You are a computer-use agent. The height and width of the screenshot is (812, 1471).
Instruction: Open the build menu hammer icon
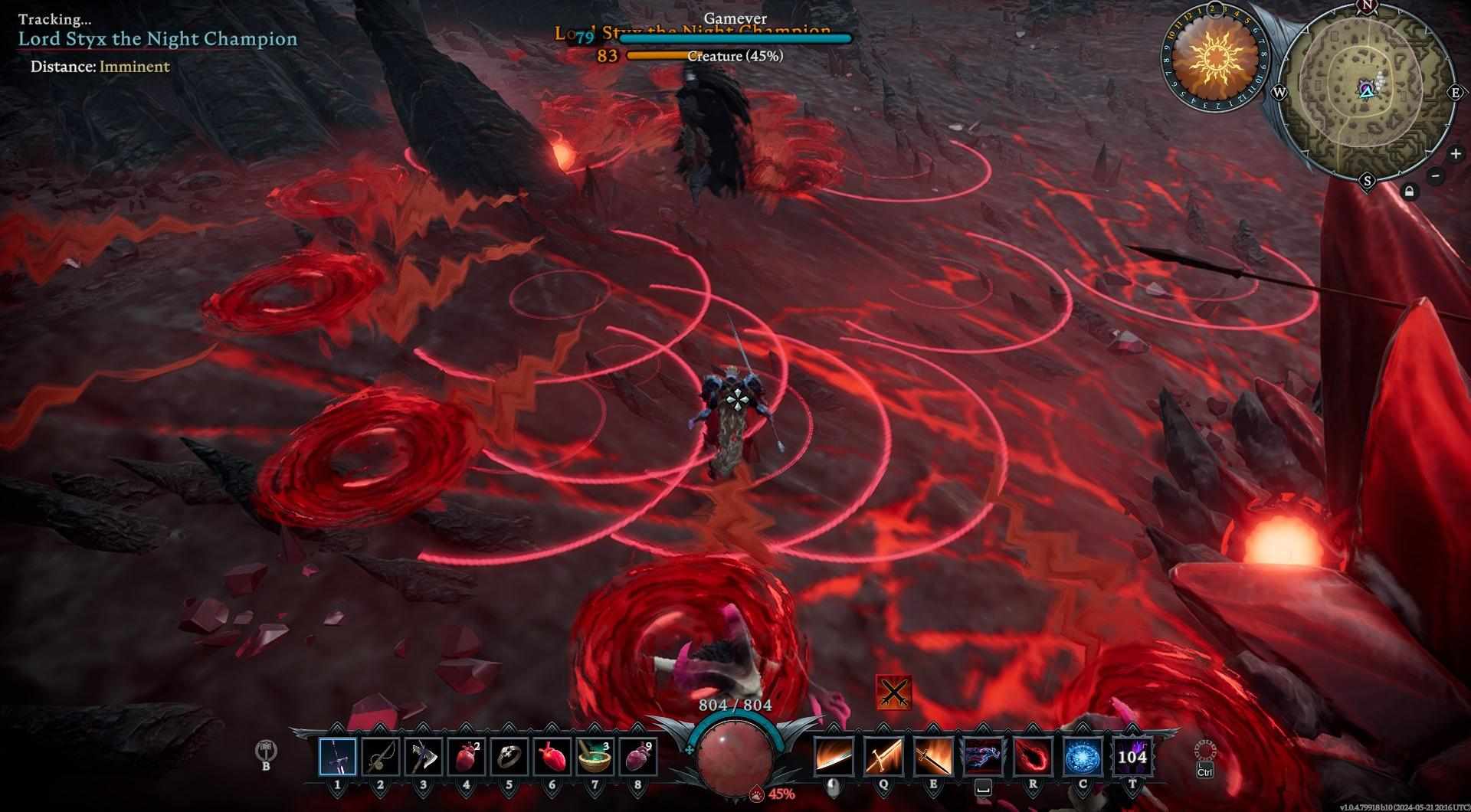[266, 751]
